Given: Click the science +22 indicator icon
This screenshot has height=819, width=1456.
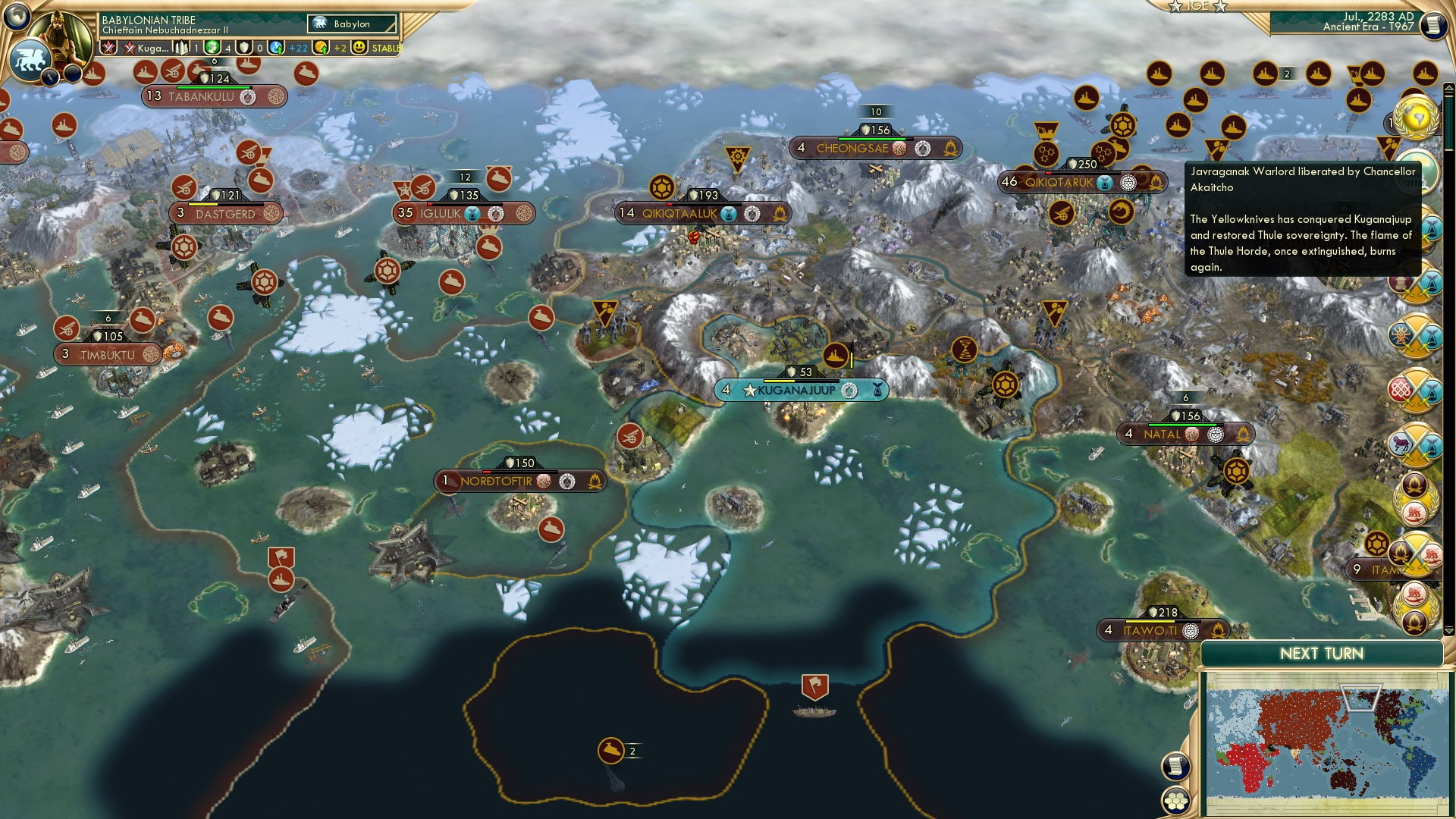Looking at the screenshot, I should click(275, 48).
